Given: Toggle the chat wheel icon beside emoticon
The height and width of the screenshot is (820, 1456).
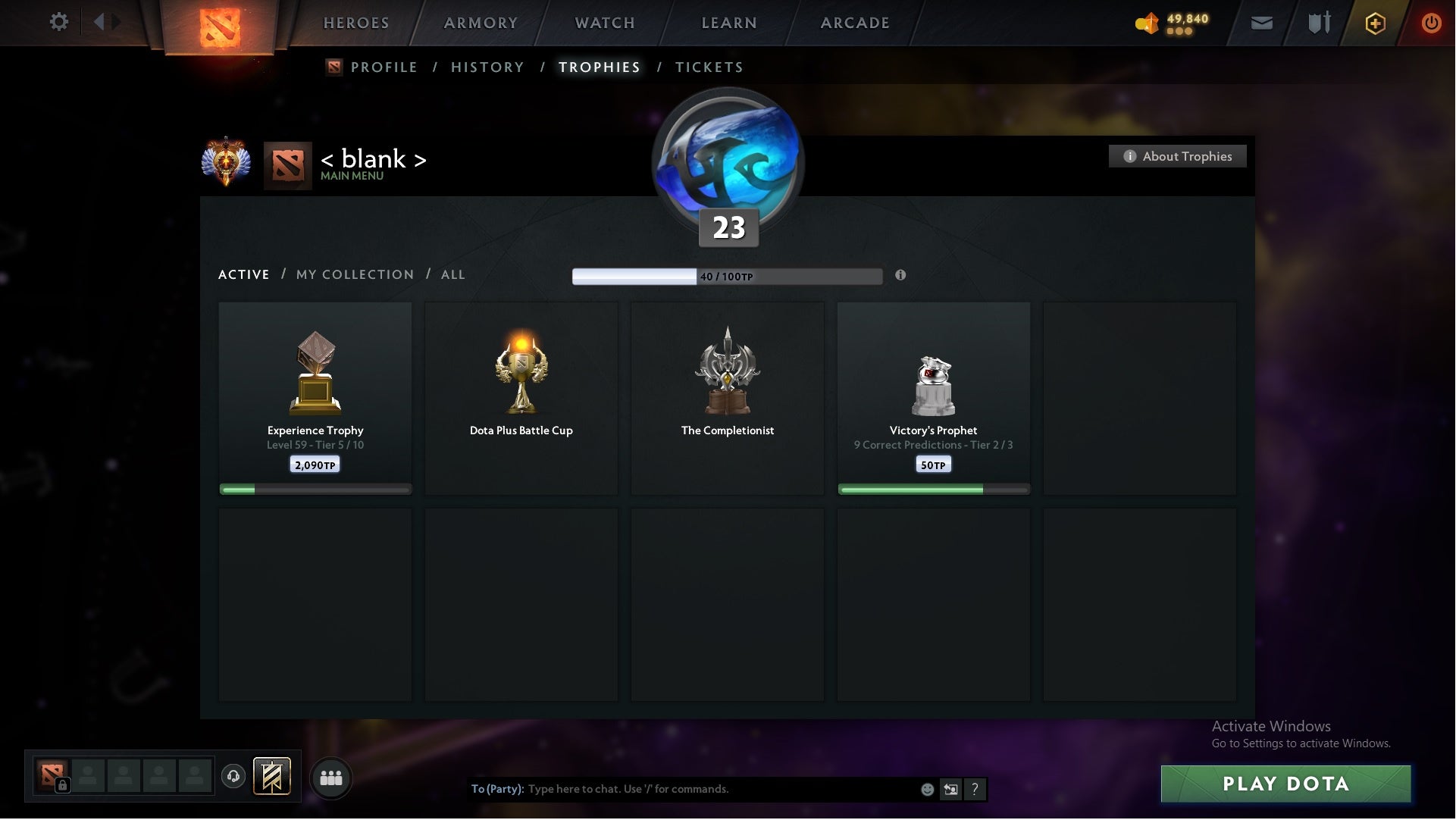Looking at the screenshot, I should [x=950, y=789].
